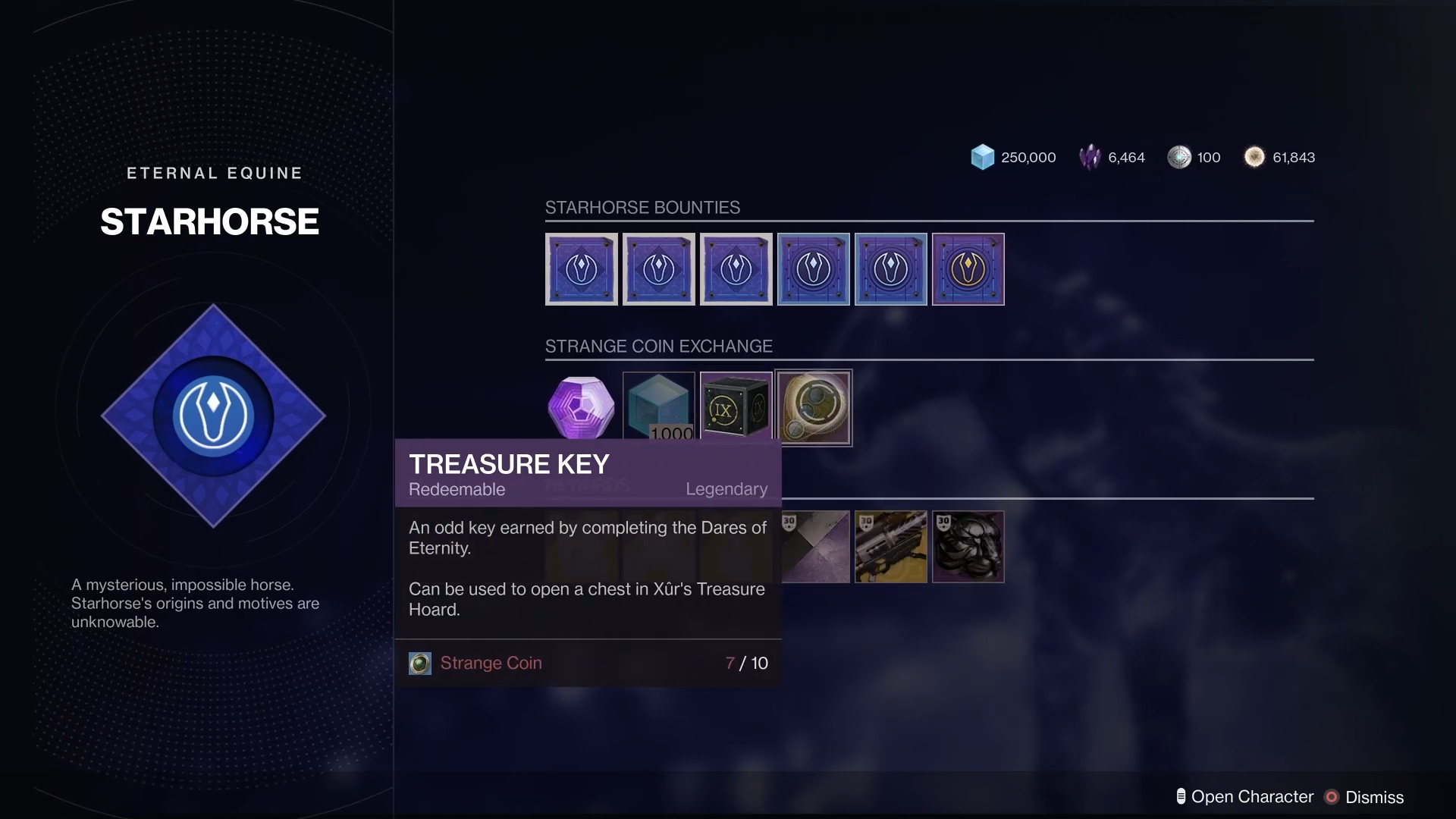Select the gold-emblem Starhorse bounty
This screenshot has height=819, width=1456.
pyautogui.click(x=968, y=269)
